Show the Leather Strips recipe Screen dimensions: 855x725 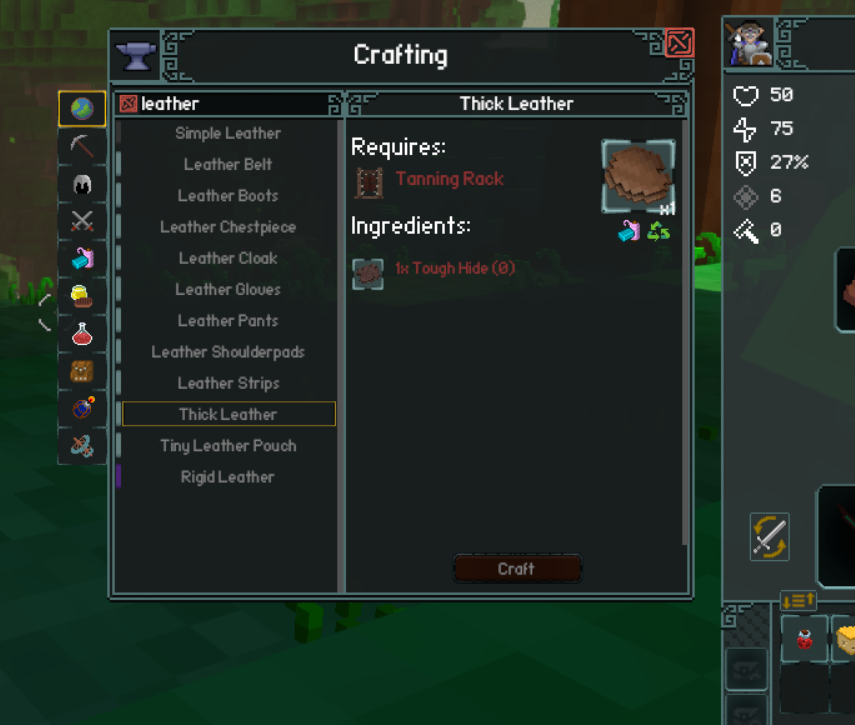(228, 383)
